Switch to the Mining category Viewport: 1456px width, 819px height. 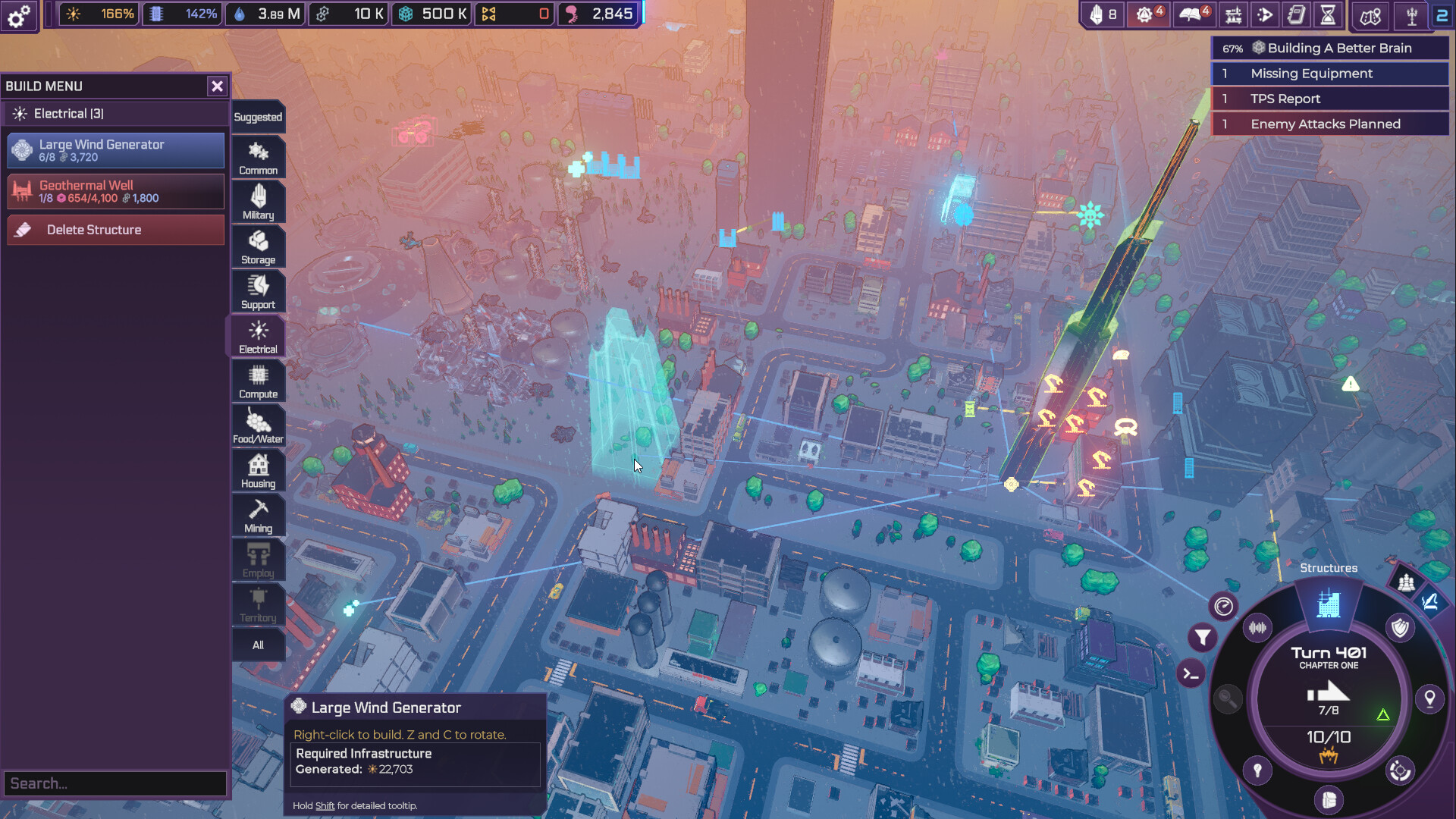[258, 516]
